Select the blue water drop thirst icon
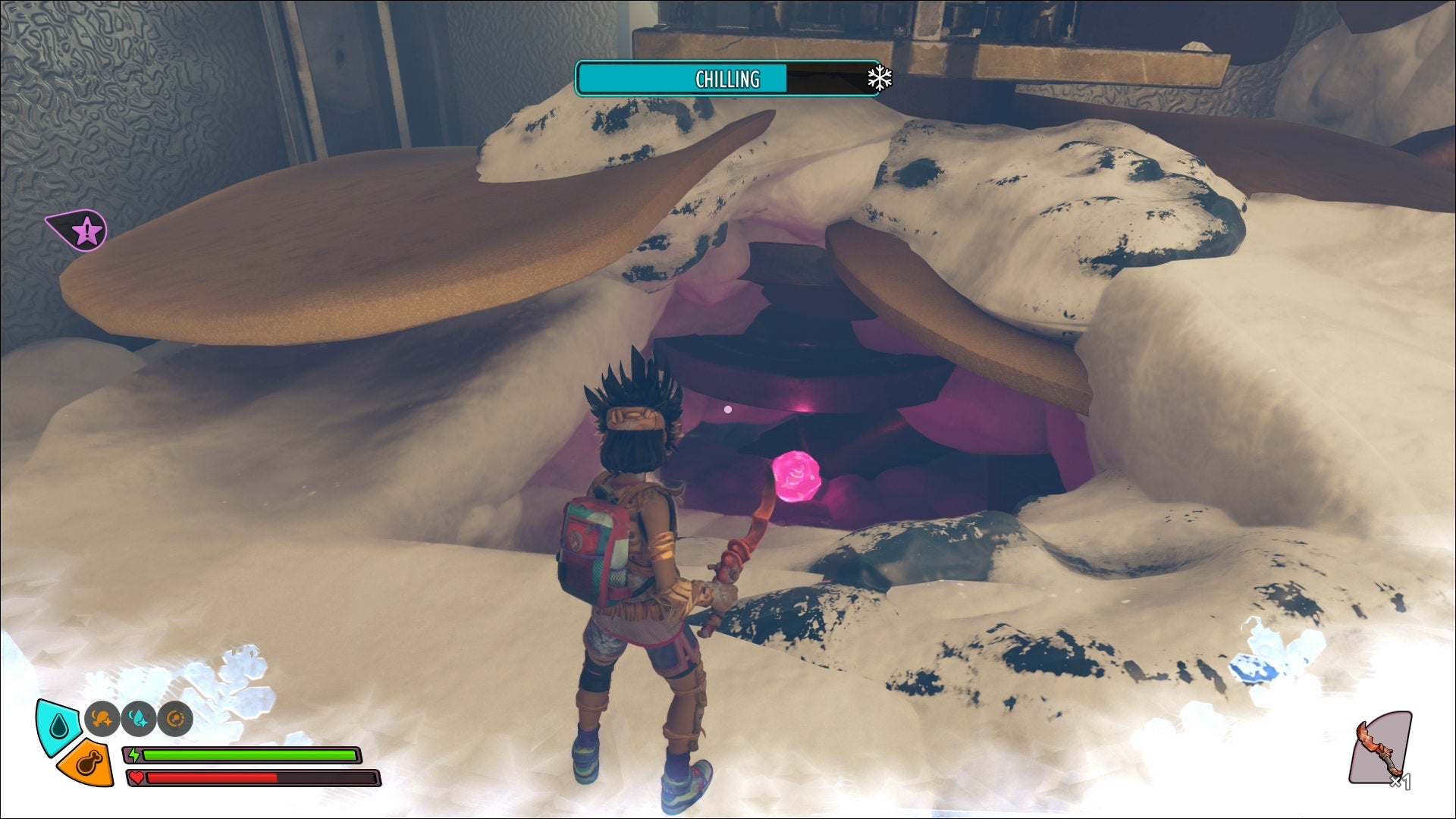Image resolution: width=1456 pixels, height=819 pixels. point(58,727)
